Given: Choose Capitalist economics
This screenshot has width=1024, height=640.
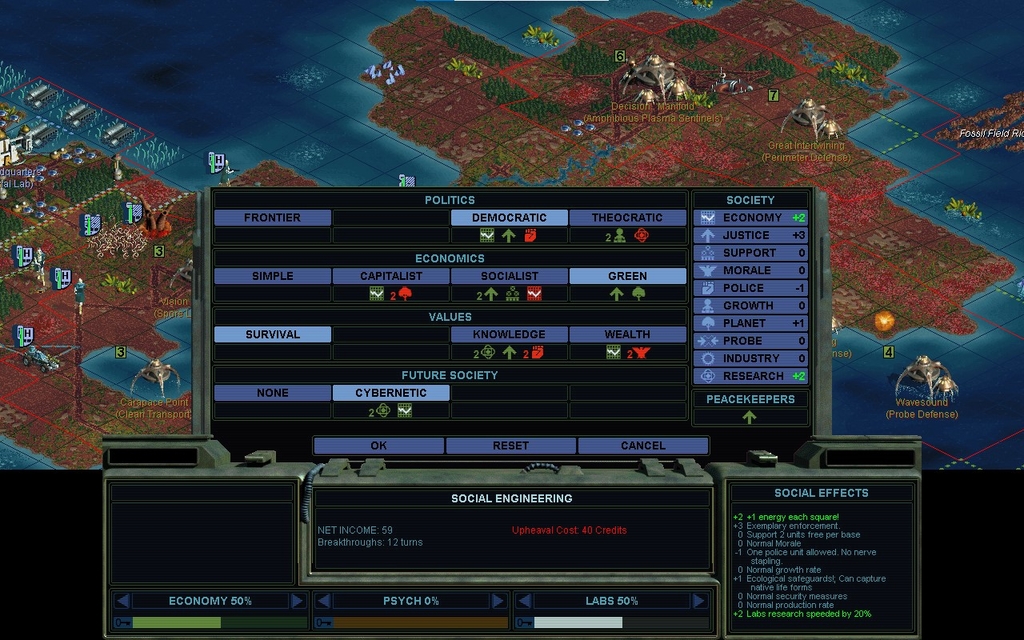Looking at the screenshot, I should click(391, 276).
